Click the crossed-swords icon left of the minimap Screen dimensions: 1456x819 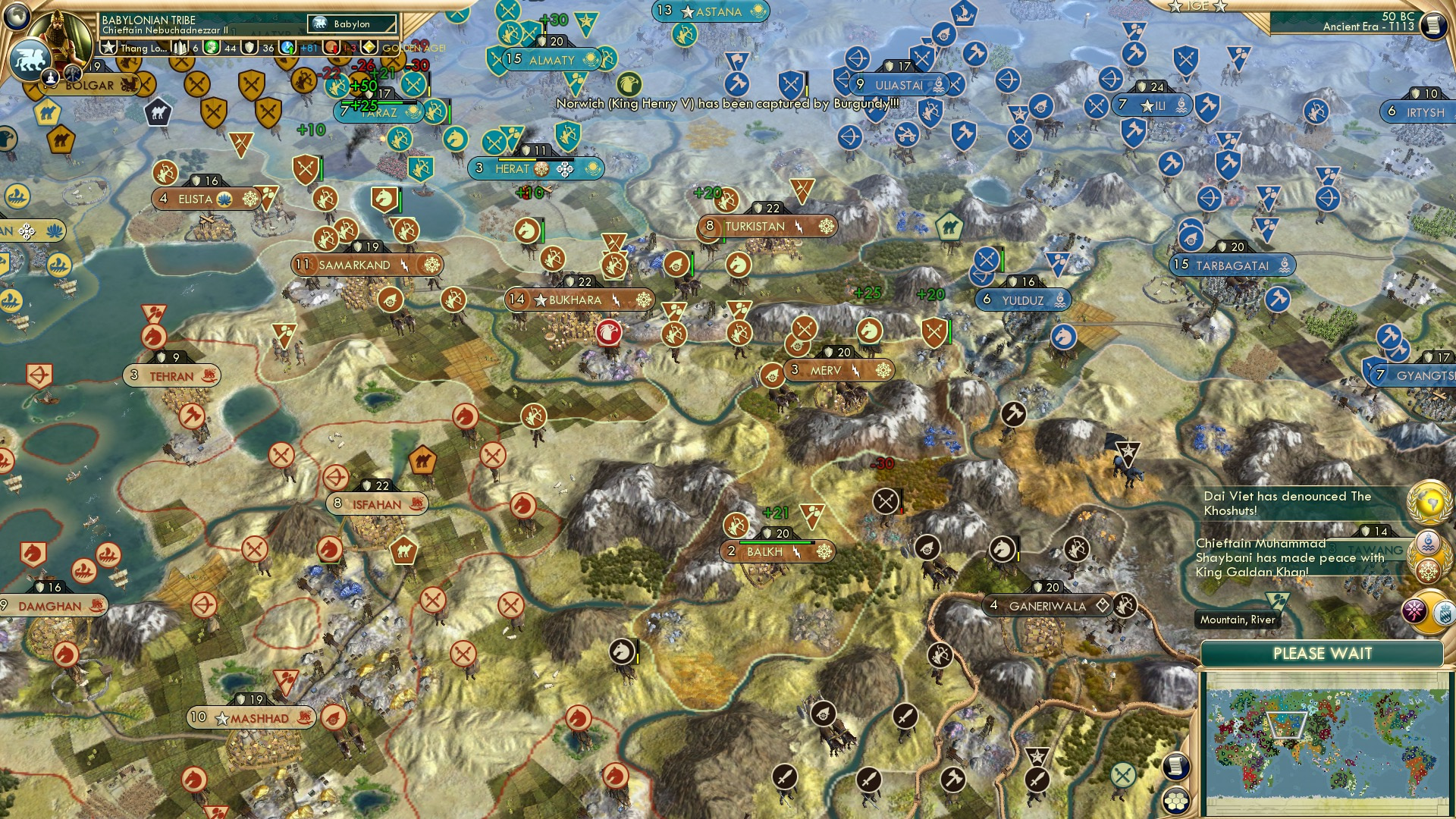1123,775
